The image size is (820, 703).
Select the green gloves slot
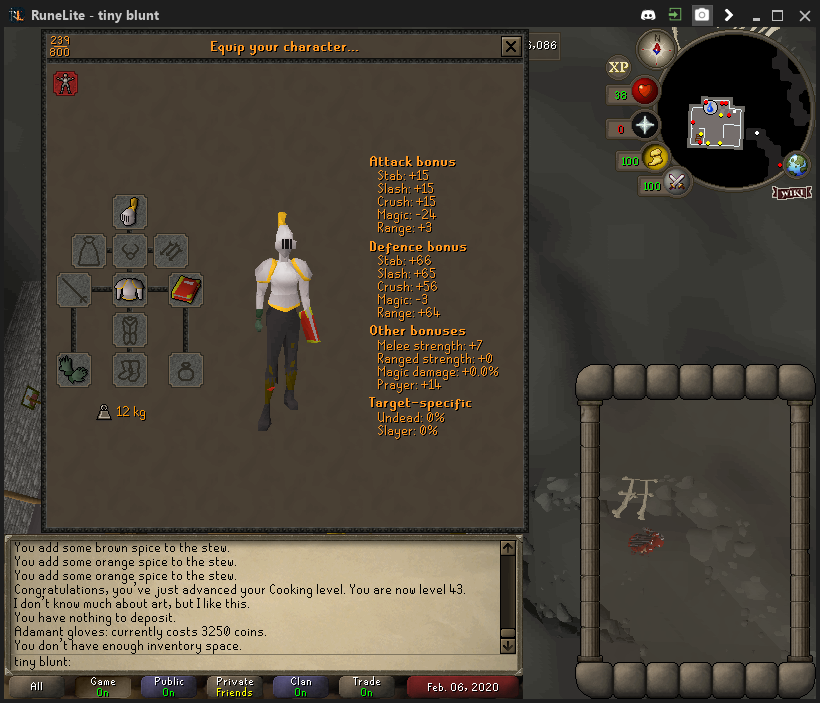click(x=74, y=370)
